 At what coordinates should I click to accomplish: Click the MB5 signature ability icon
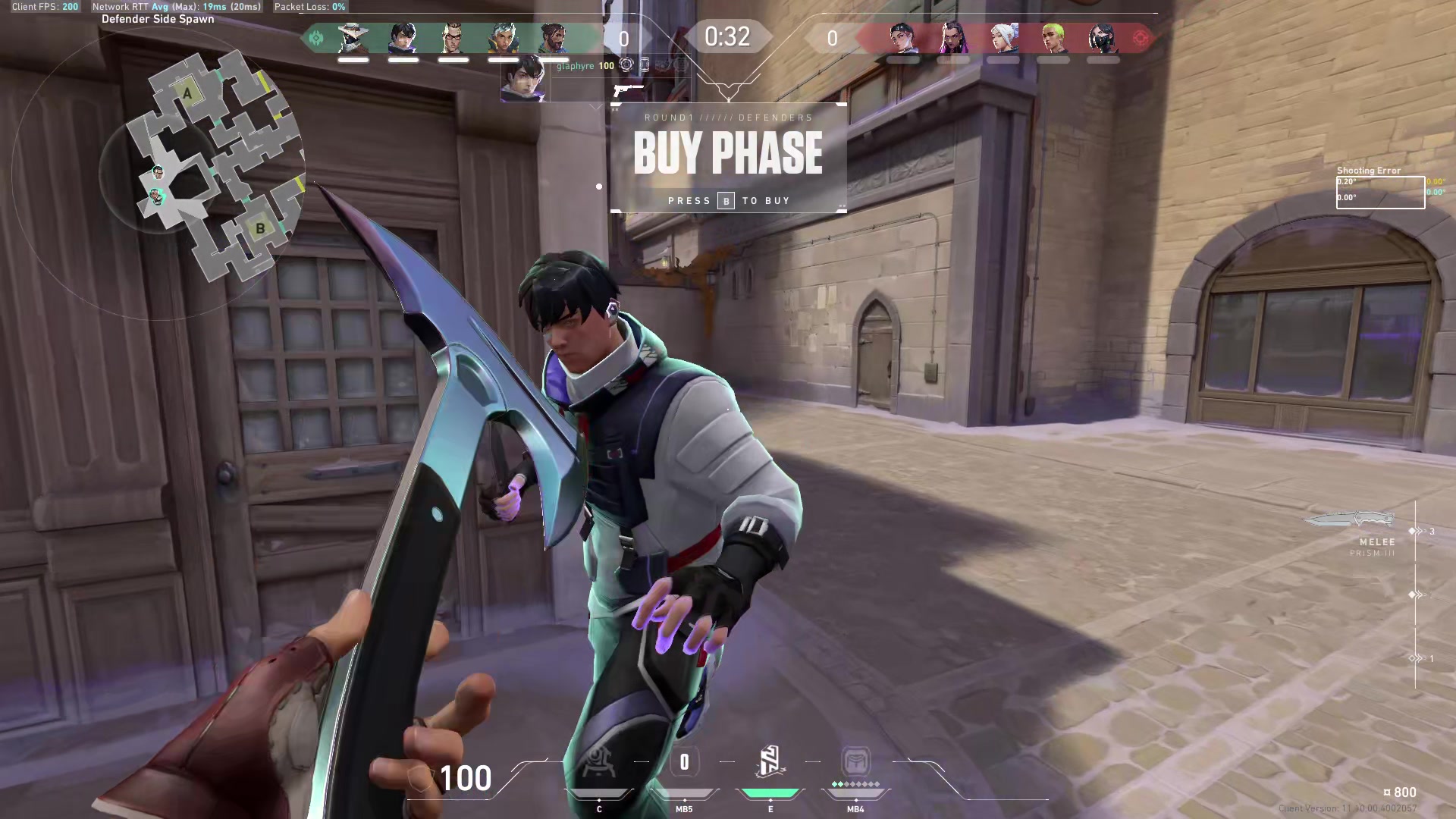pyautogui.click(x=684, y=762)
